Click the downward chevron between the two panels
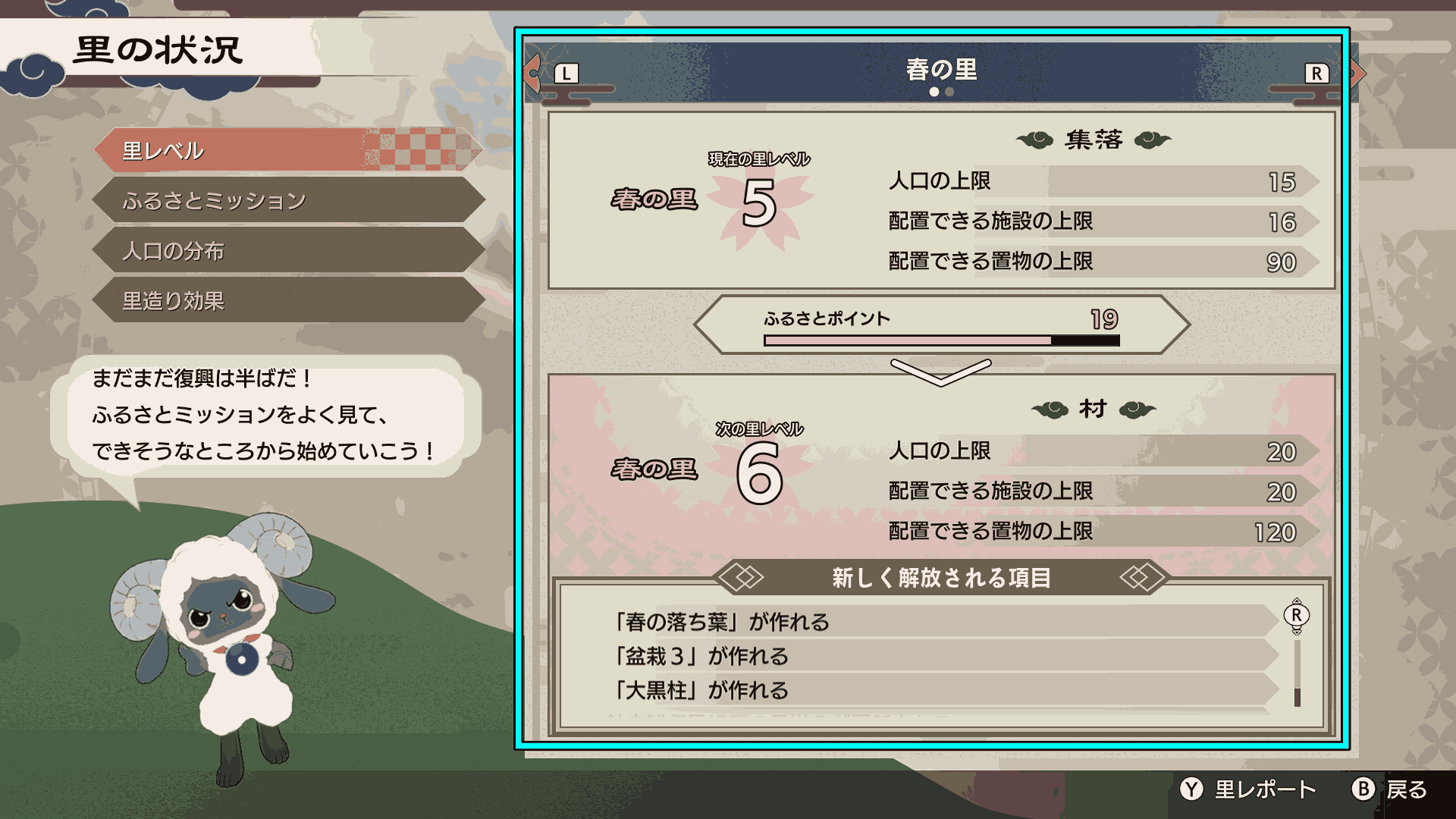1456x819 pixels. click(943, 373)
